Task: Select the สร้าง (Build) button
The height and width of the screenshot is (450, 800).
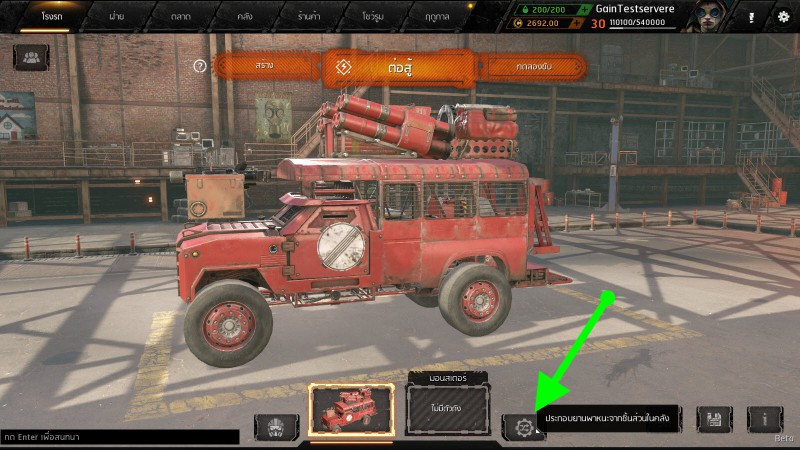Action: point(265,66)
